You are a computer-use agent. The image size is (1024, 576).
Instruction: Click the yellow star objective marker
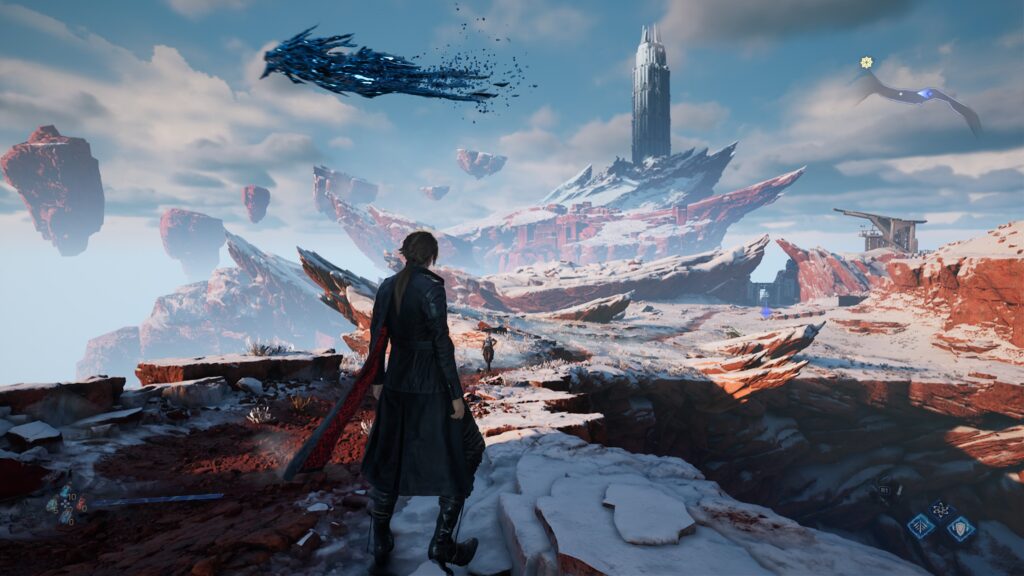(866, 62)
